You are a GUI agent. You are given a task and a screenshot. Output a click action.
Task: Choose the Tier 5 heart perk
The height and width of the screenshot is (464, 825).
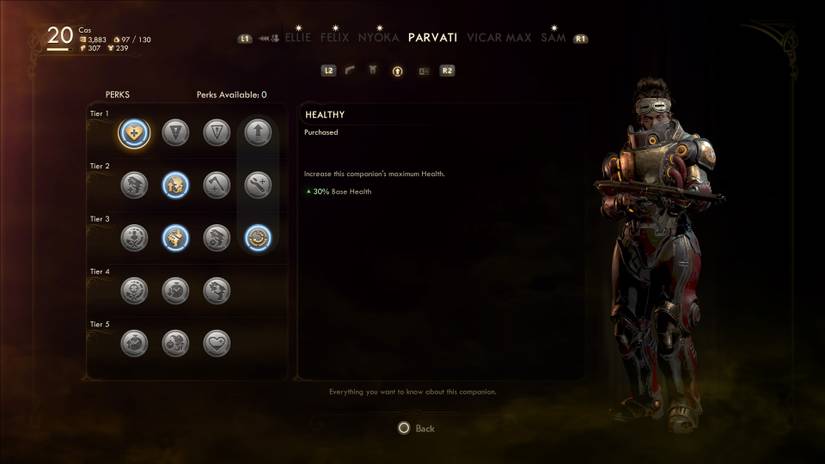click(217, 343)
